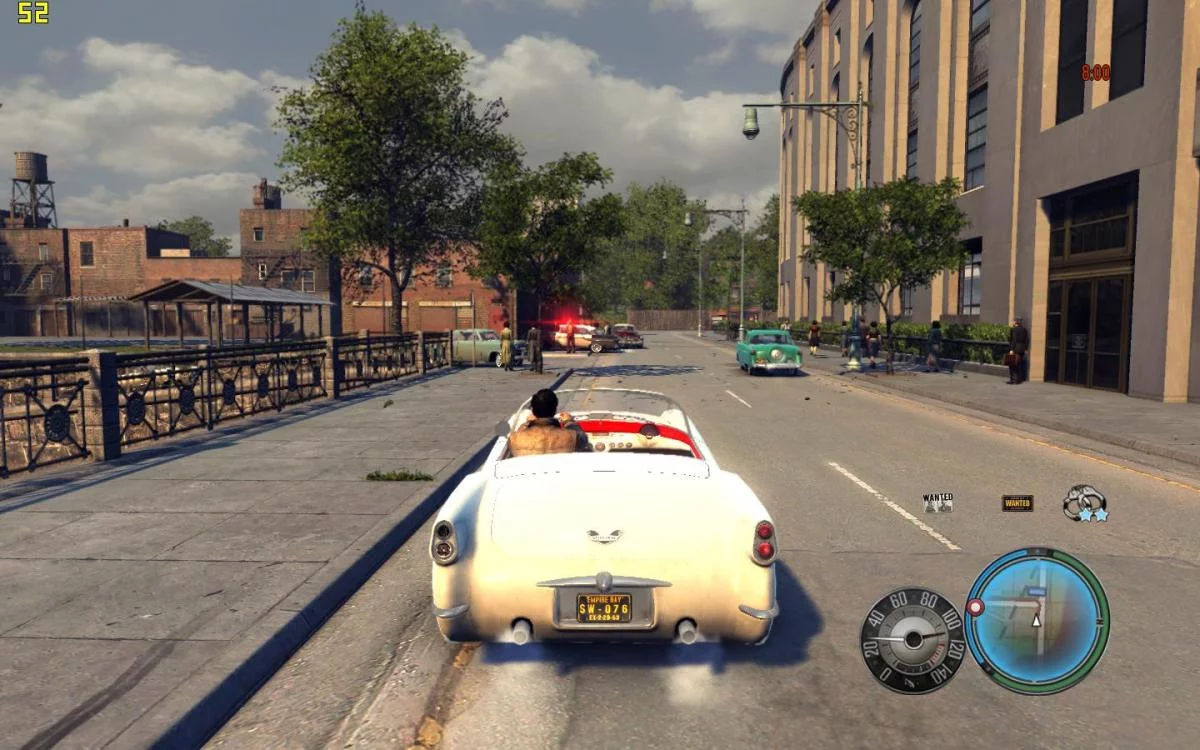This screenshot has width=1200, height=750.
Task: Click the handcuffs police stars icon
Action: [x=1084, y=502]
